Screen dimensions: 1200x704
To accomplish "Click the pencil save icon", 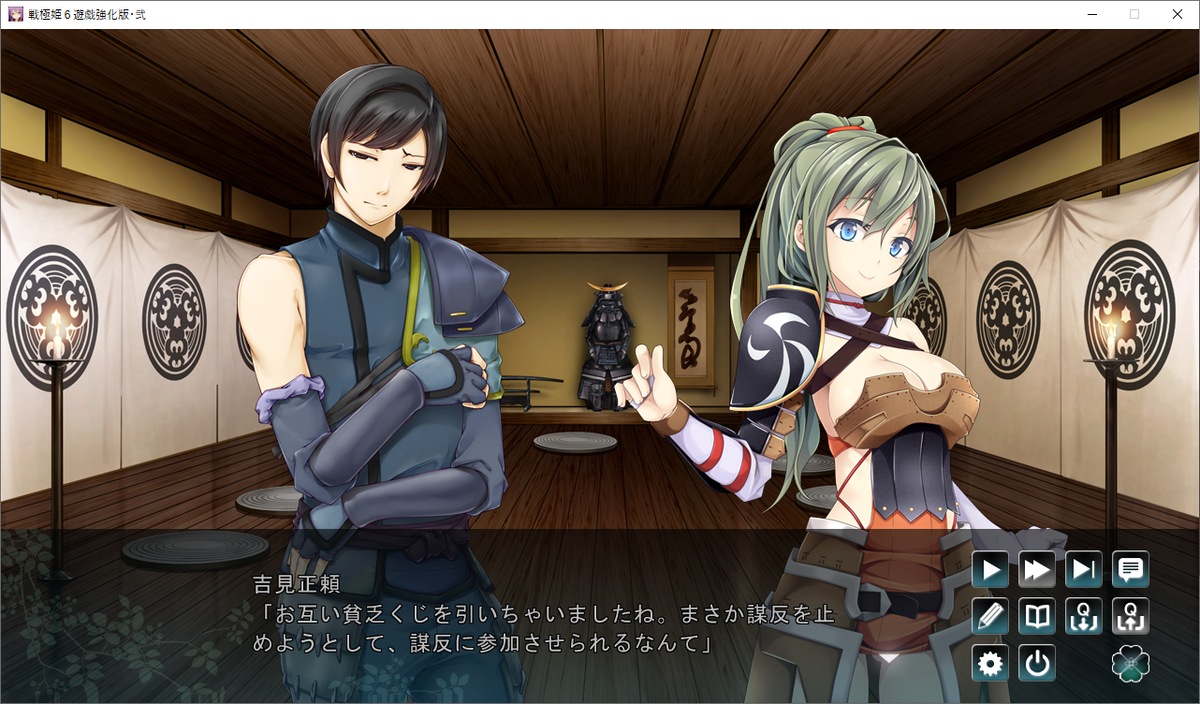I will pyautogui.click(x=990, y=616).
